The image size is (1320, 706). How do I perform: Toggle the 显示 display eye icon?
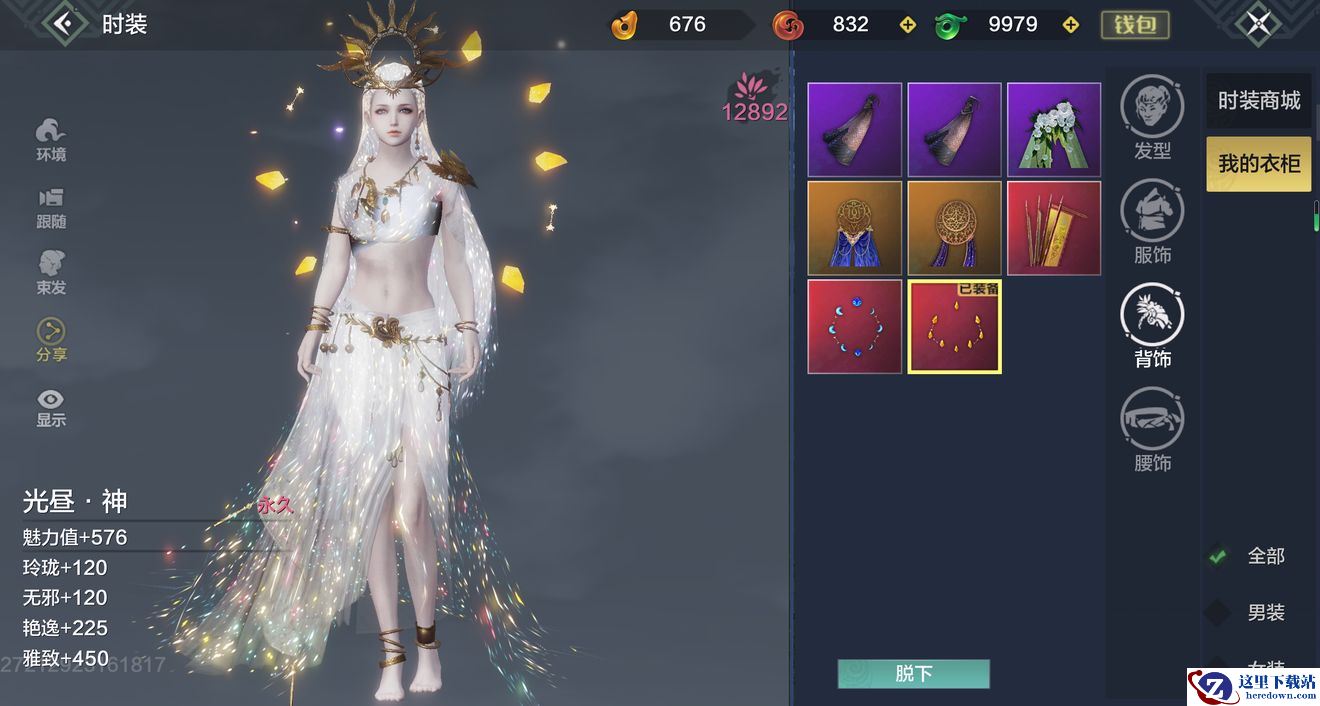pyautogui.click(x=51, y=407)
